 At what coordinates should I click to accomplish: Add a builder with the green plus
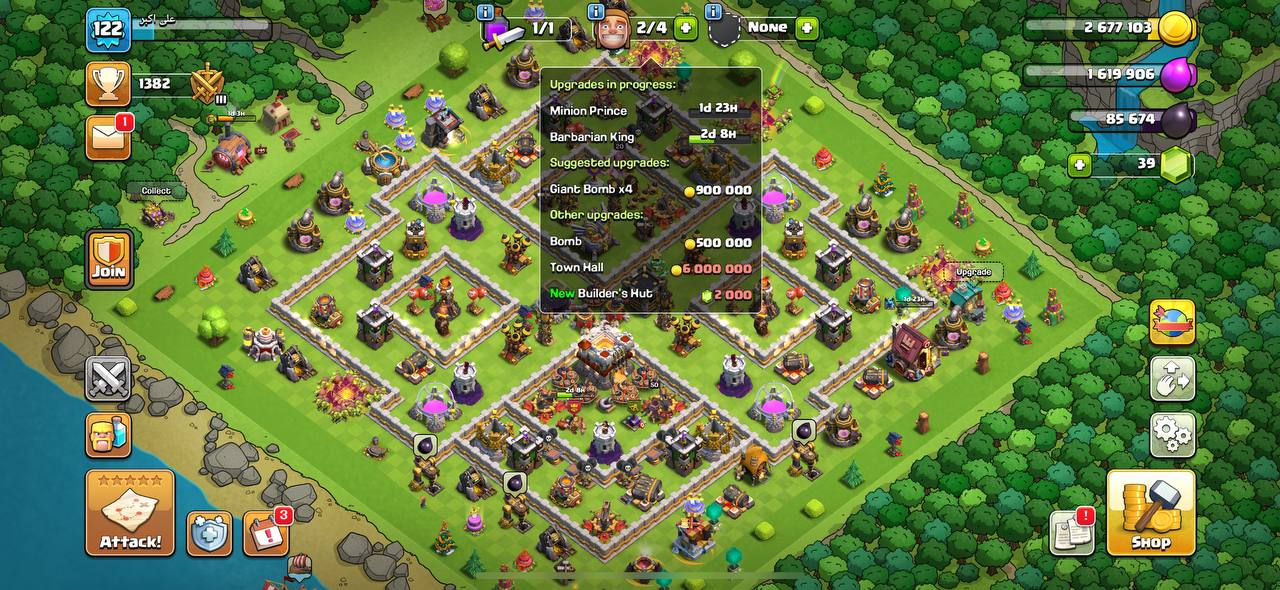[685, 28]
